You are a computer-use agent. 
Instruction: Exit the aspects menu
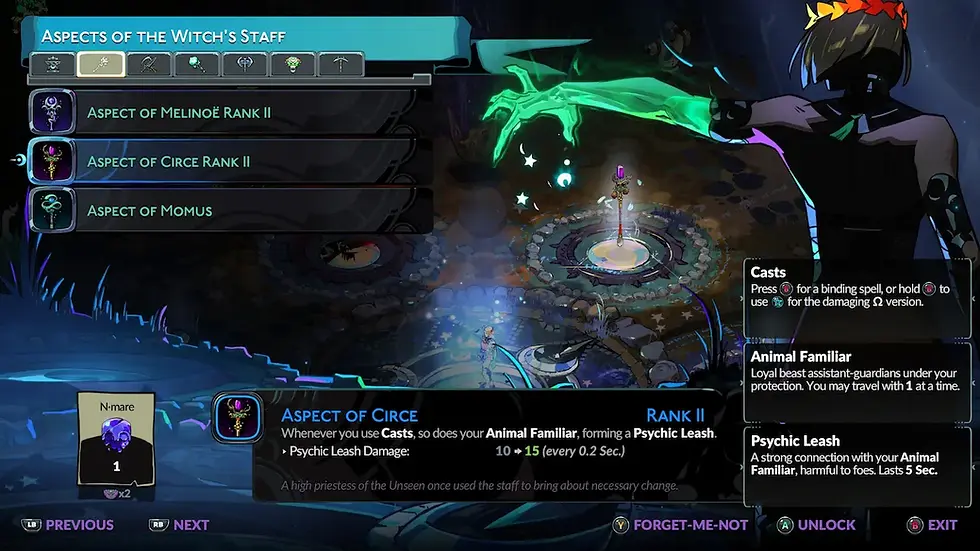[x=931, y=524]
